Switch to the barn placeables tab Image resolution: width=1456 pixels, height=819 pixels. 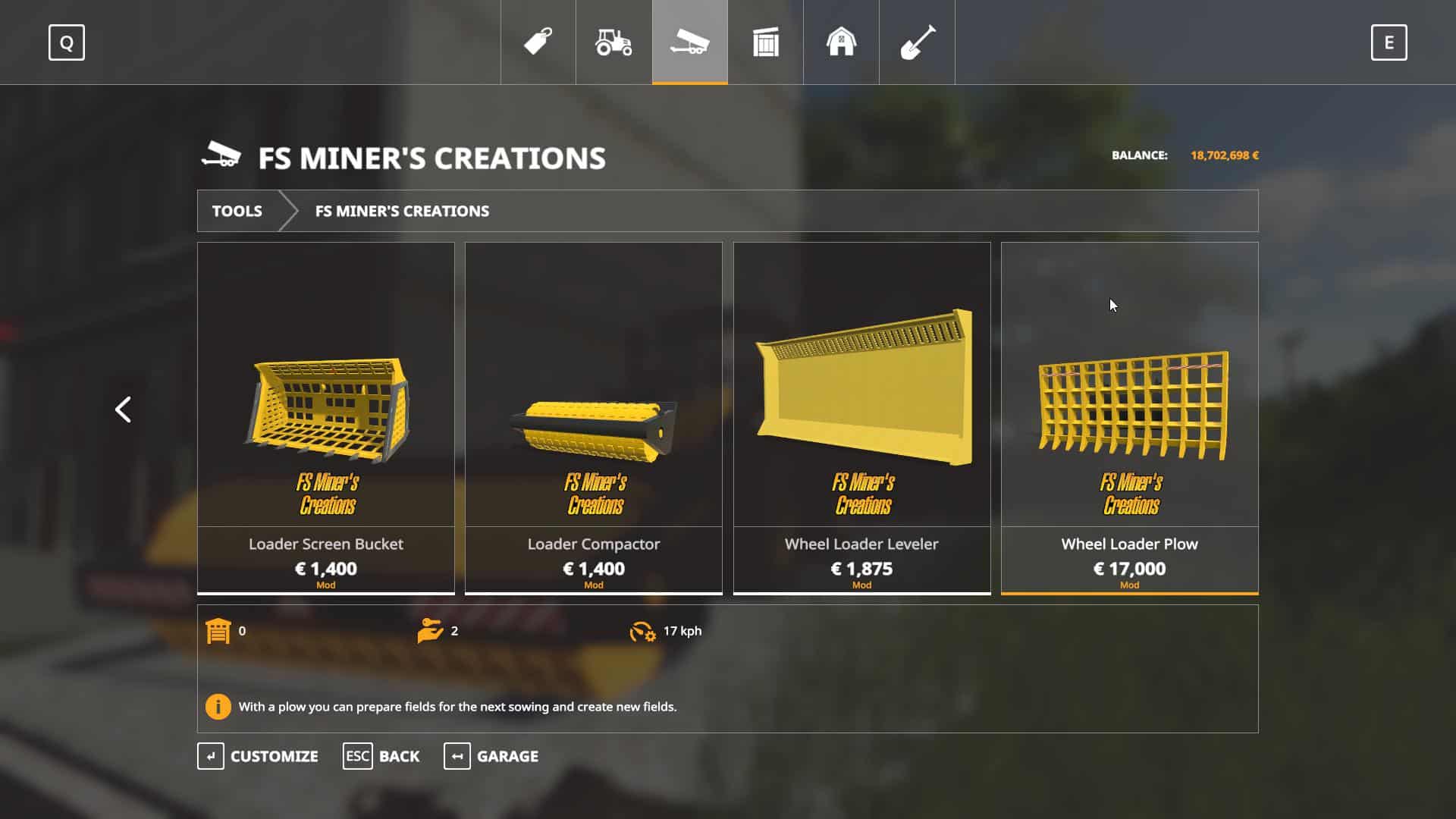[x=841, y=42]
